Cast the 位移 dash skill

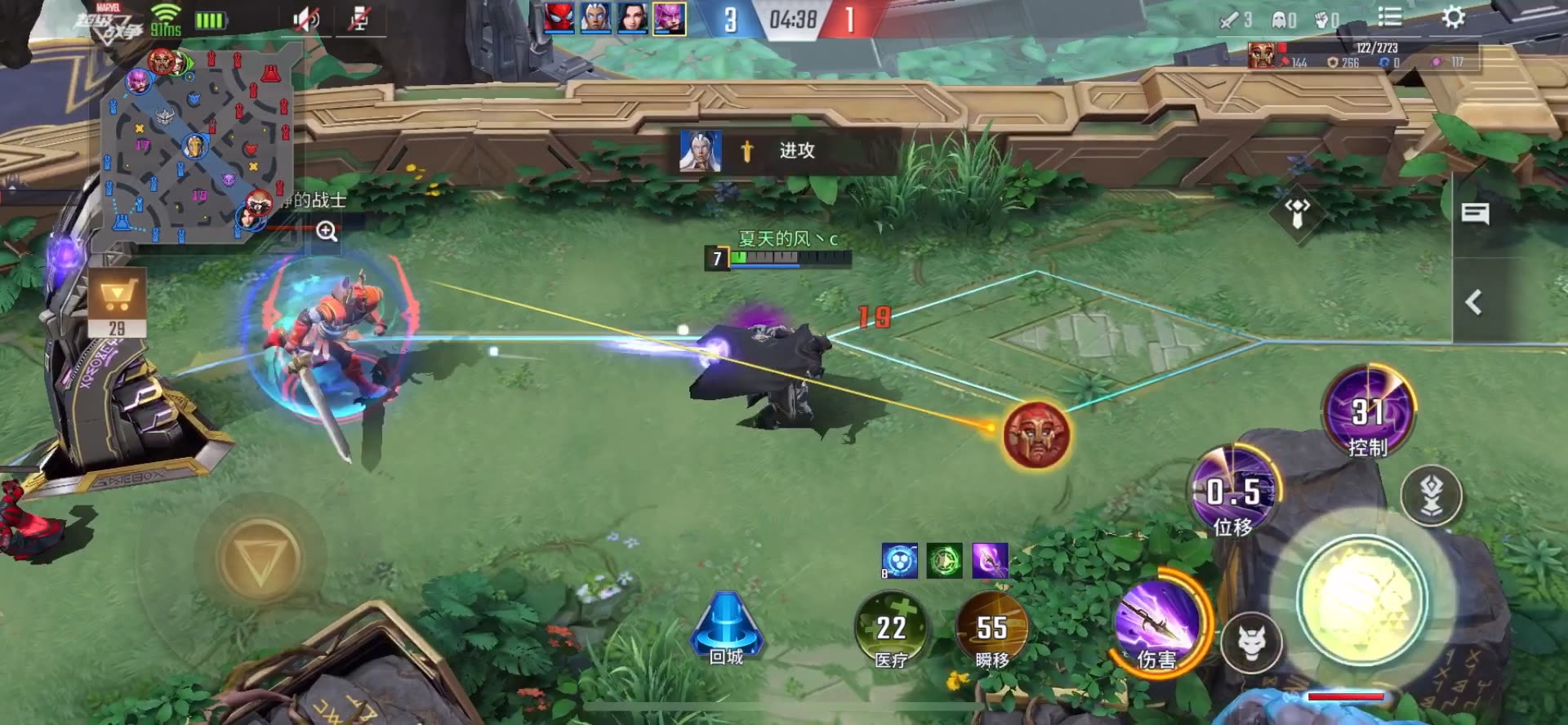coord(1233,490)
